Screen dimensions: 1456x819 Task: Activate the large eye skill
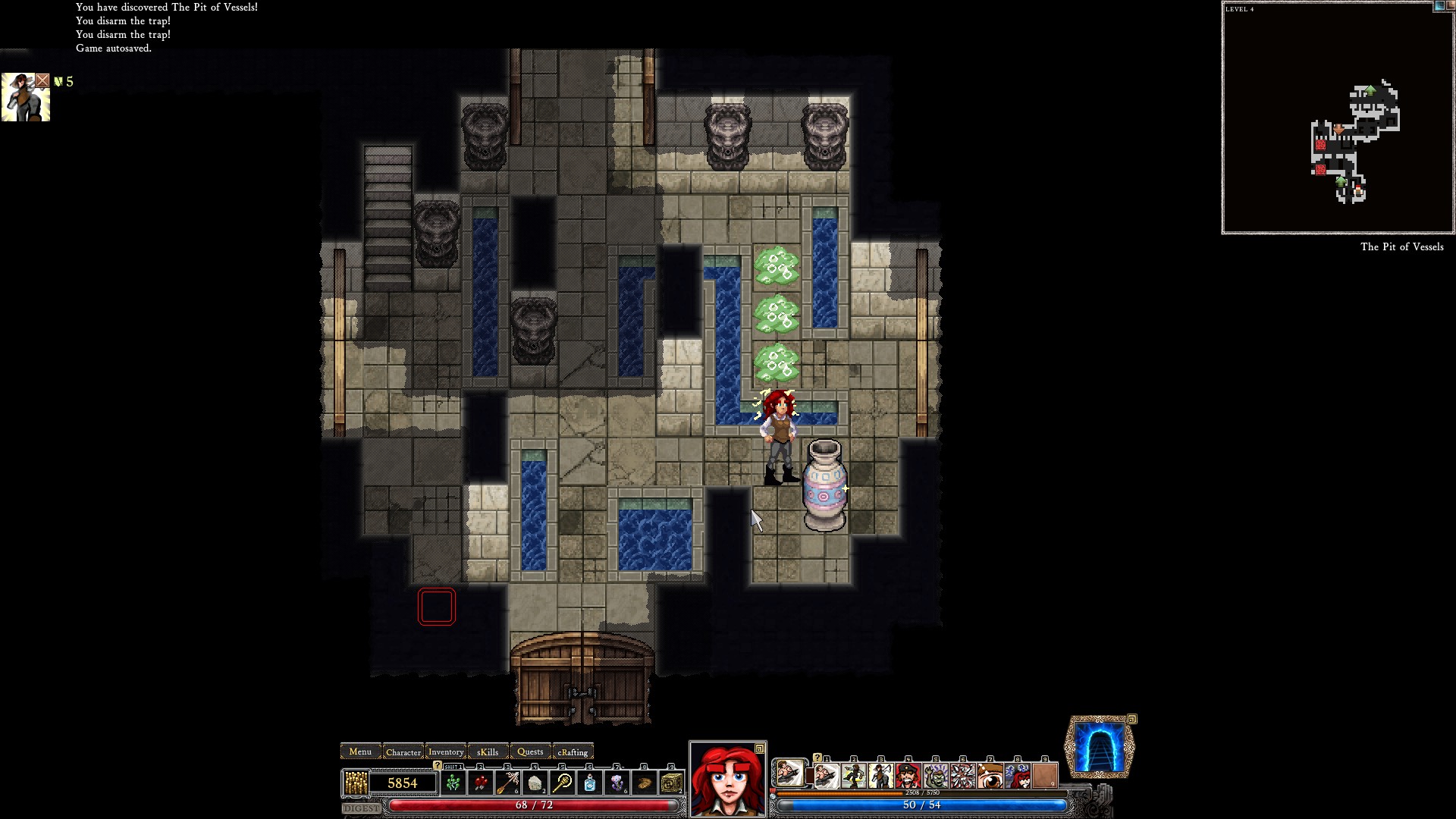coord(990,777)
